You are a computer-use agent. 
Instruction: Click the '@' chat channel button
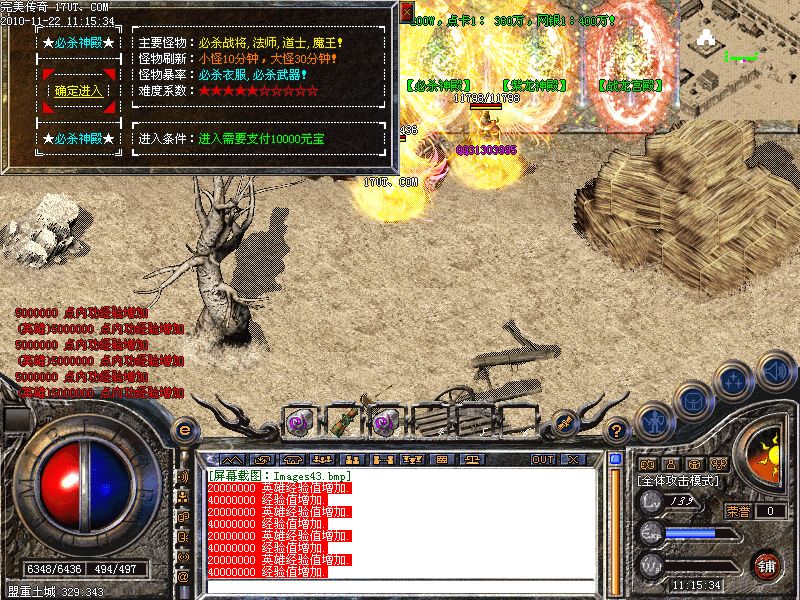pyautogui.click(x=183, y=577)
